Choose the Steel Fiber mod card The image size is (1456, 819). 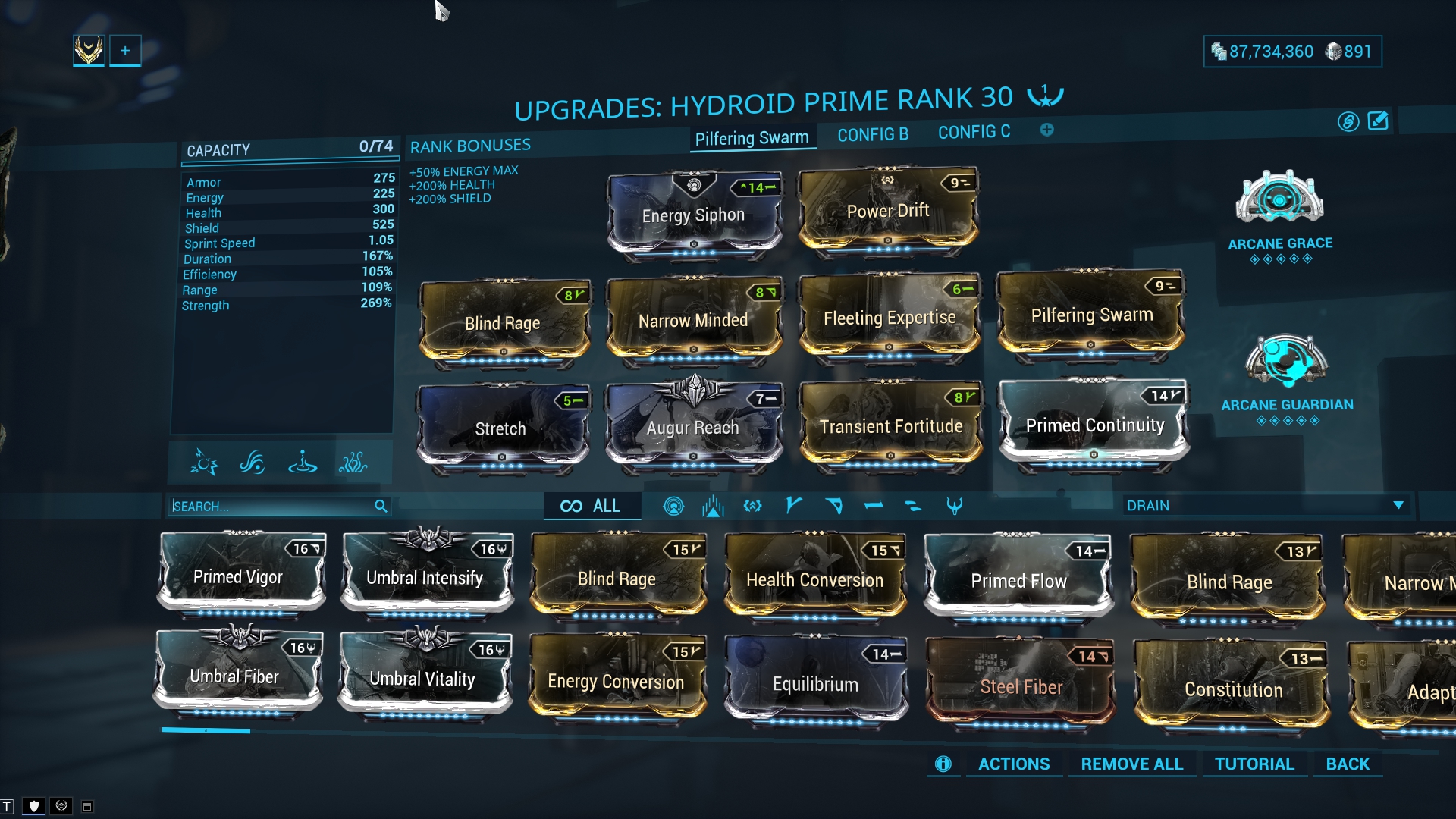(1021, 686)
